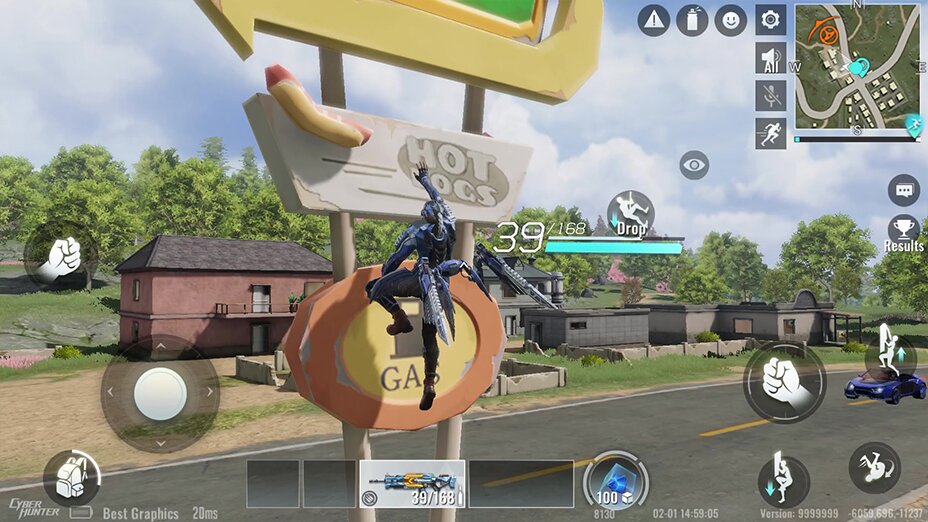
Task: Open the backpack inventory
Action: coord(71,478)
